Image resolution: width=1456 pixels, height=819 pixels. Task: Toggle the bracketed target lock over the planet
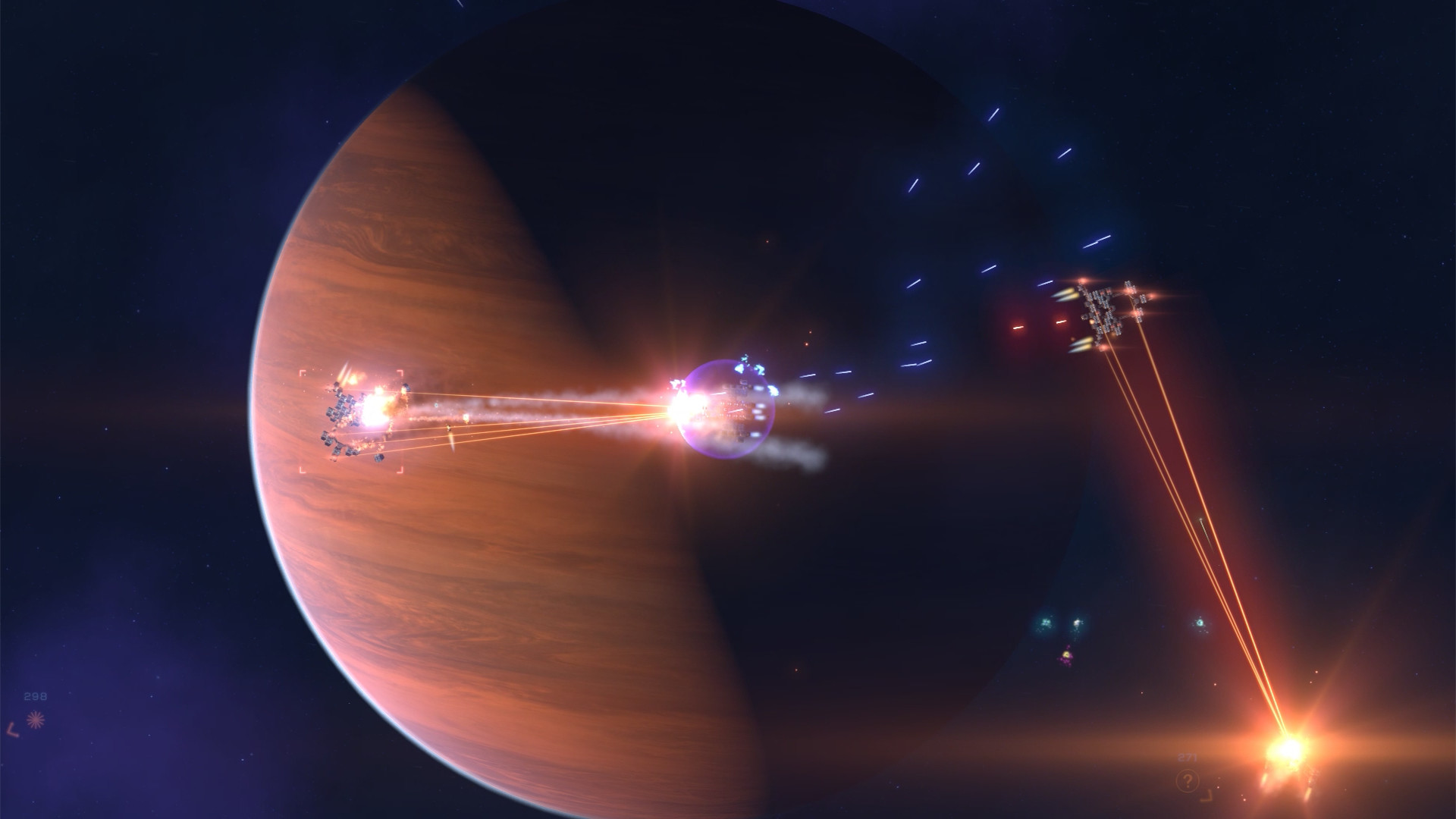point(353,421)
